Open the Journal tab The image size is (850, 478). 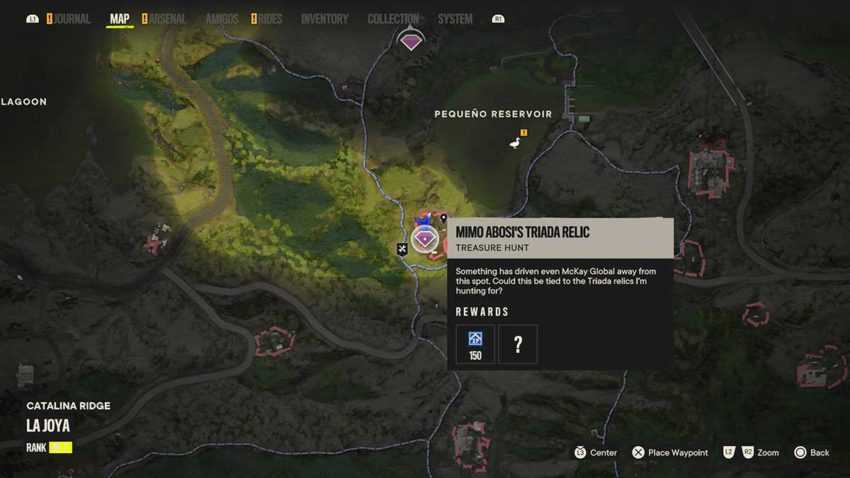click(72, 19)
